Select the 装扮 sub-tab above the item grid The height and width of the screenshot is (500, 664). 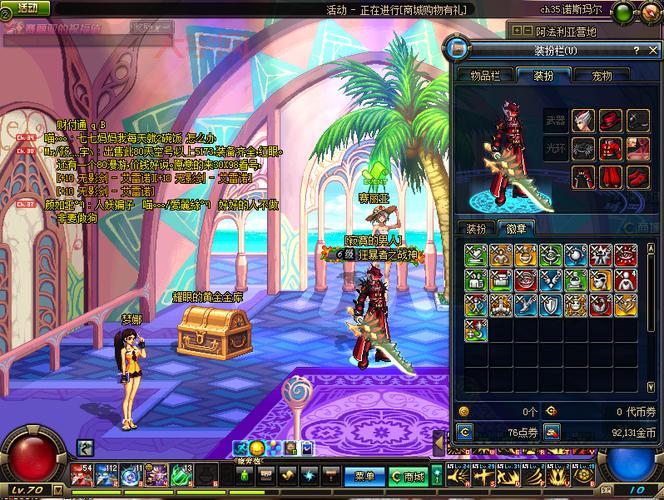[x=477, y=228]
